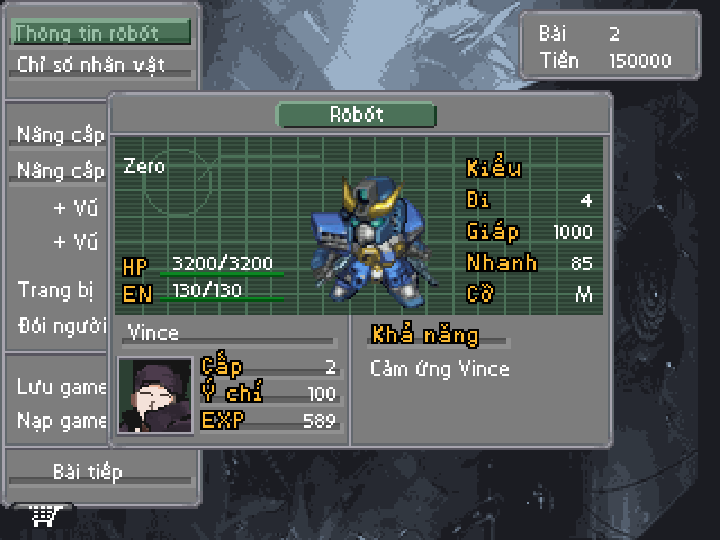Click the Rôbốt panel header
This screenshot has height=540, width=720.
pyautogui.click(x=356, y=115)
